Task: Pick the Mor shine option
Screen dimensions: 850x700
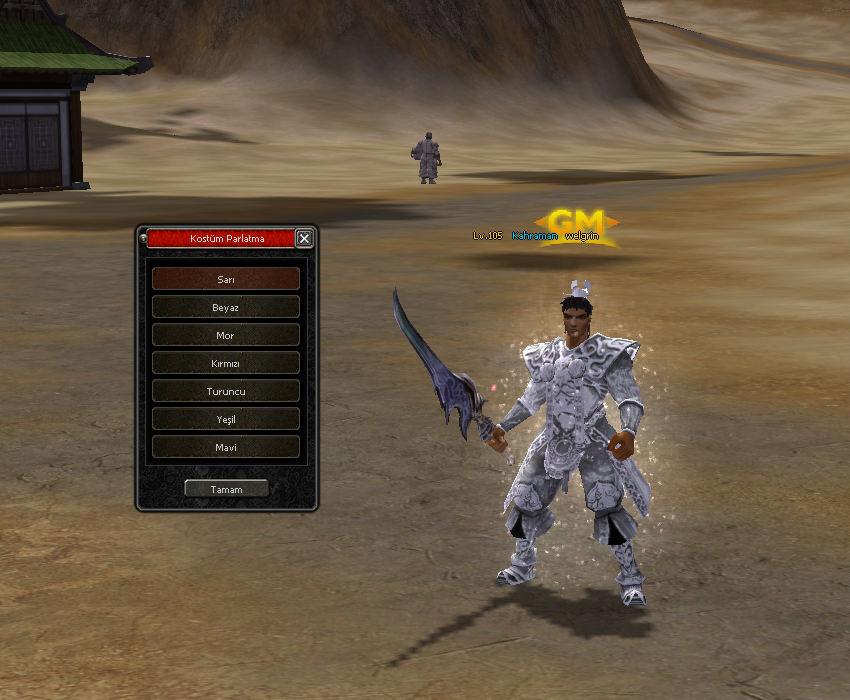Action: tap(226, 335)
